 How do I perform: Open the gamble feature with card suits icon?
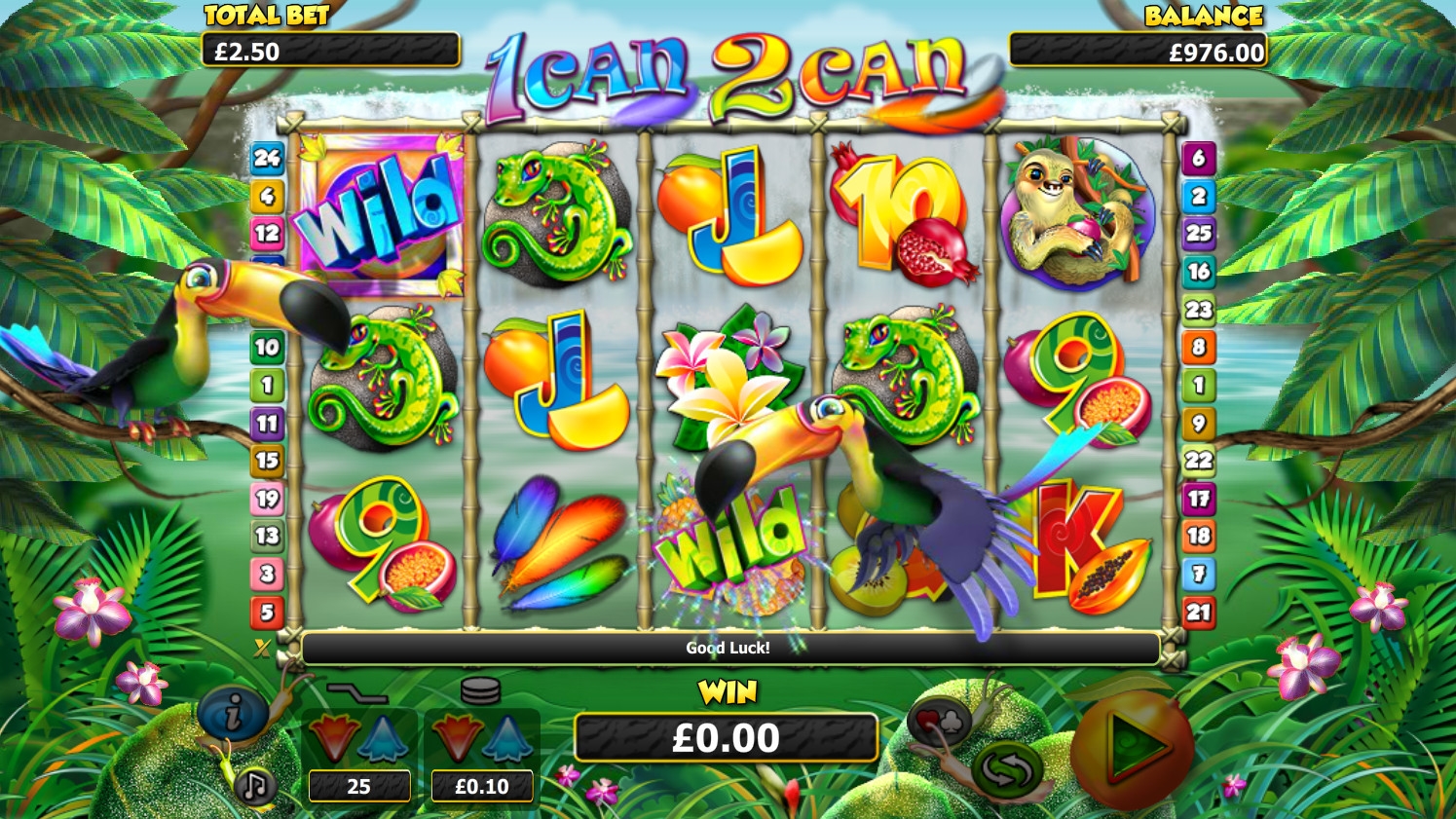tap(937, 722)
